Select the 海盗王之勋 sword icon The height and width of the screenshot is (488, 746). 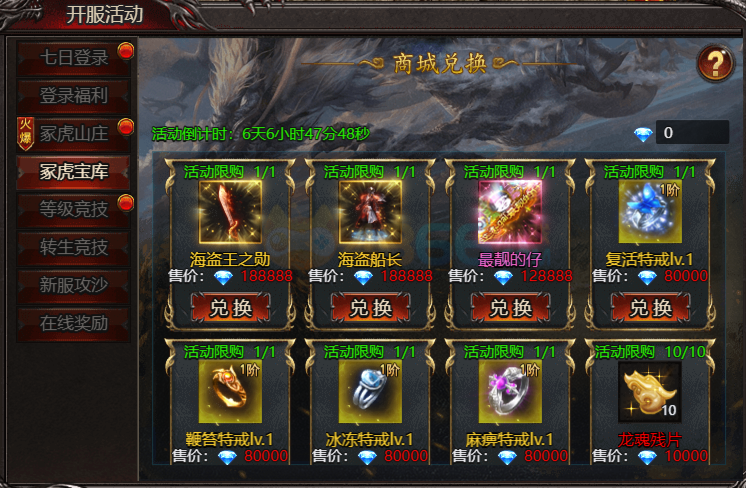pyautogui.click(x=230, y=212)
